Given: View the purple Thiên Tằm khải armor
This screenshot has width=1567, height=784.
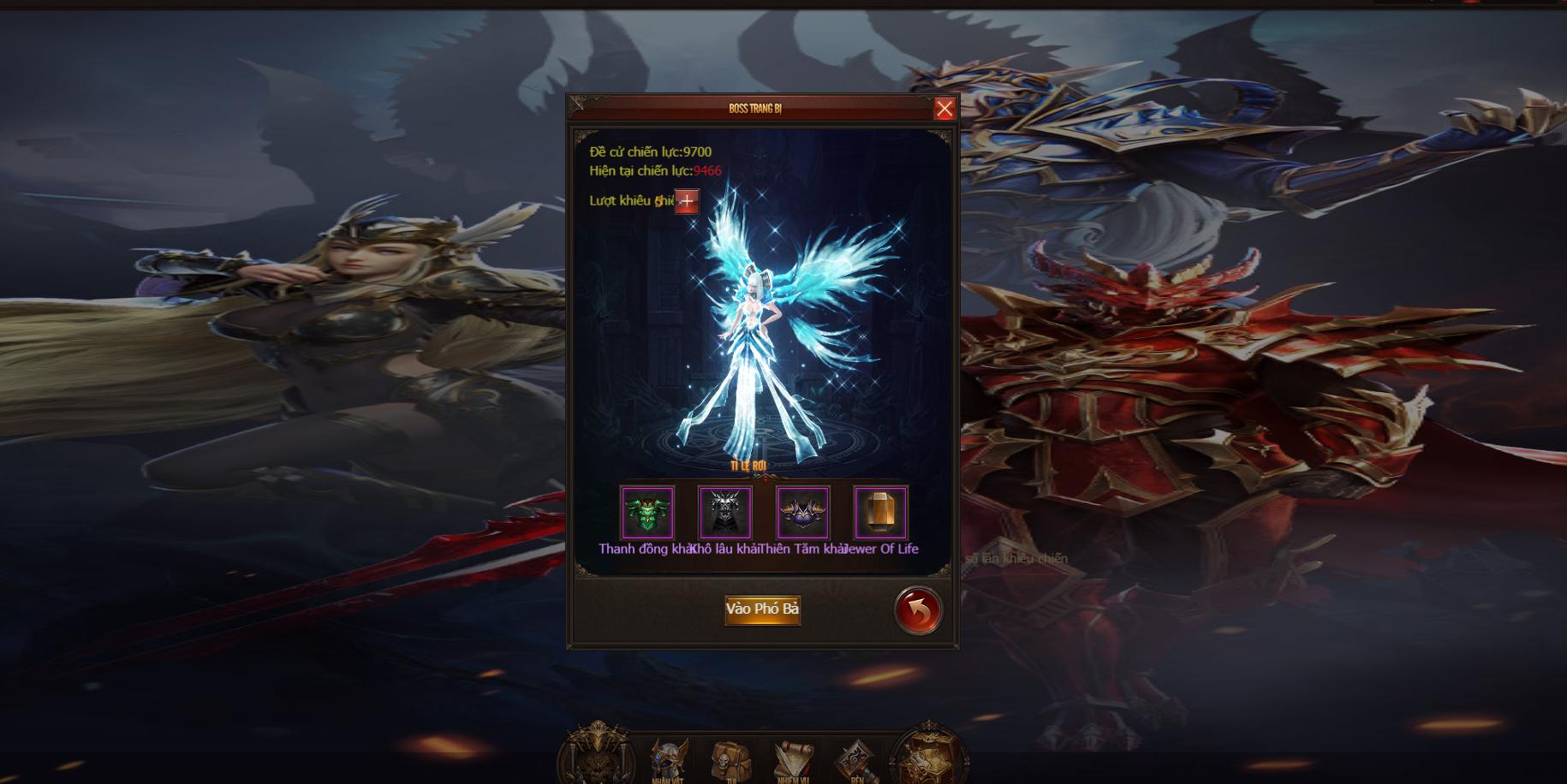Looking at the screenshot, I should (803, 513).
